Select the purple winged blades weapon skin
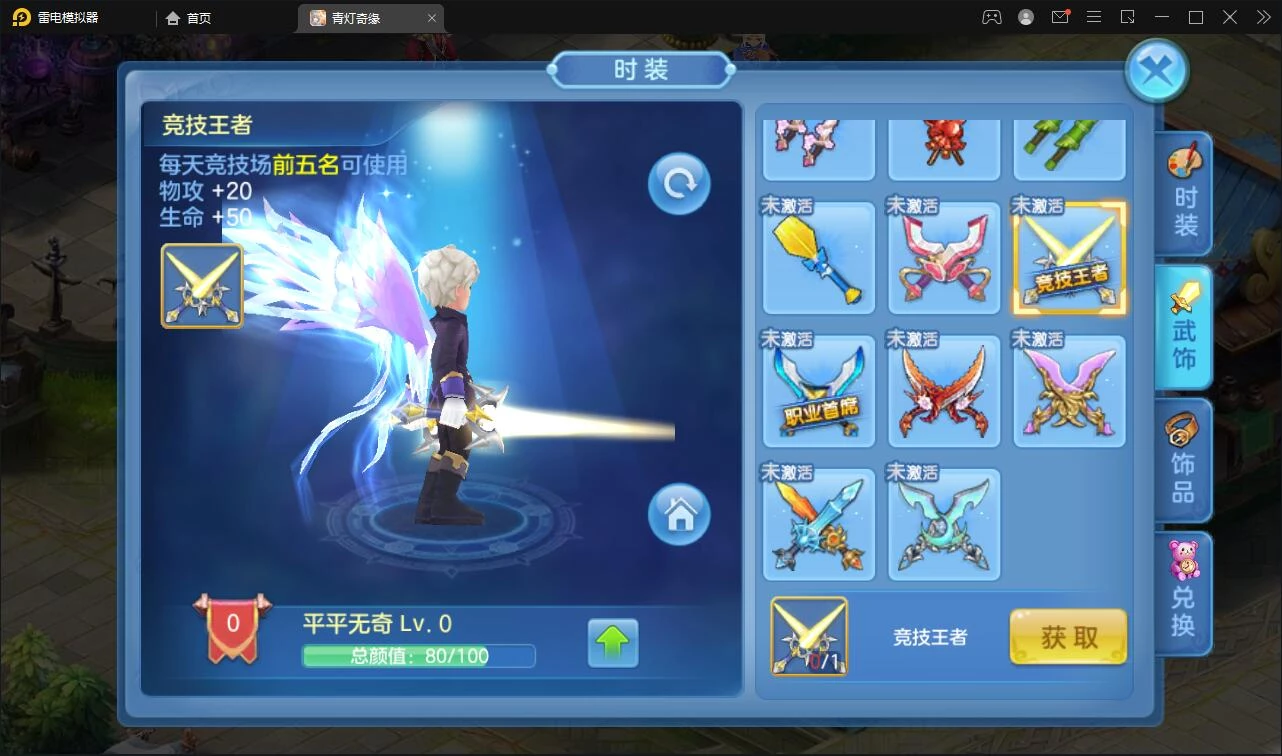The height and width of the screenshot is (756, 1282). 1069,391
